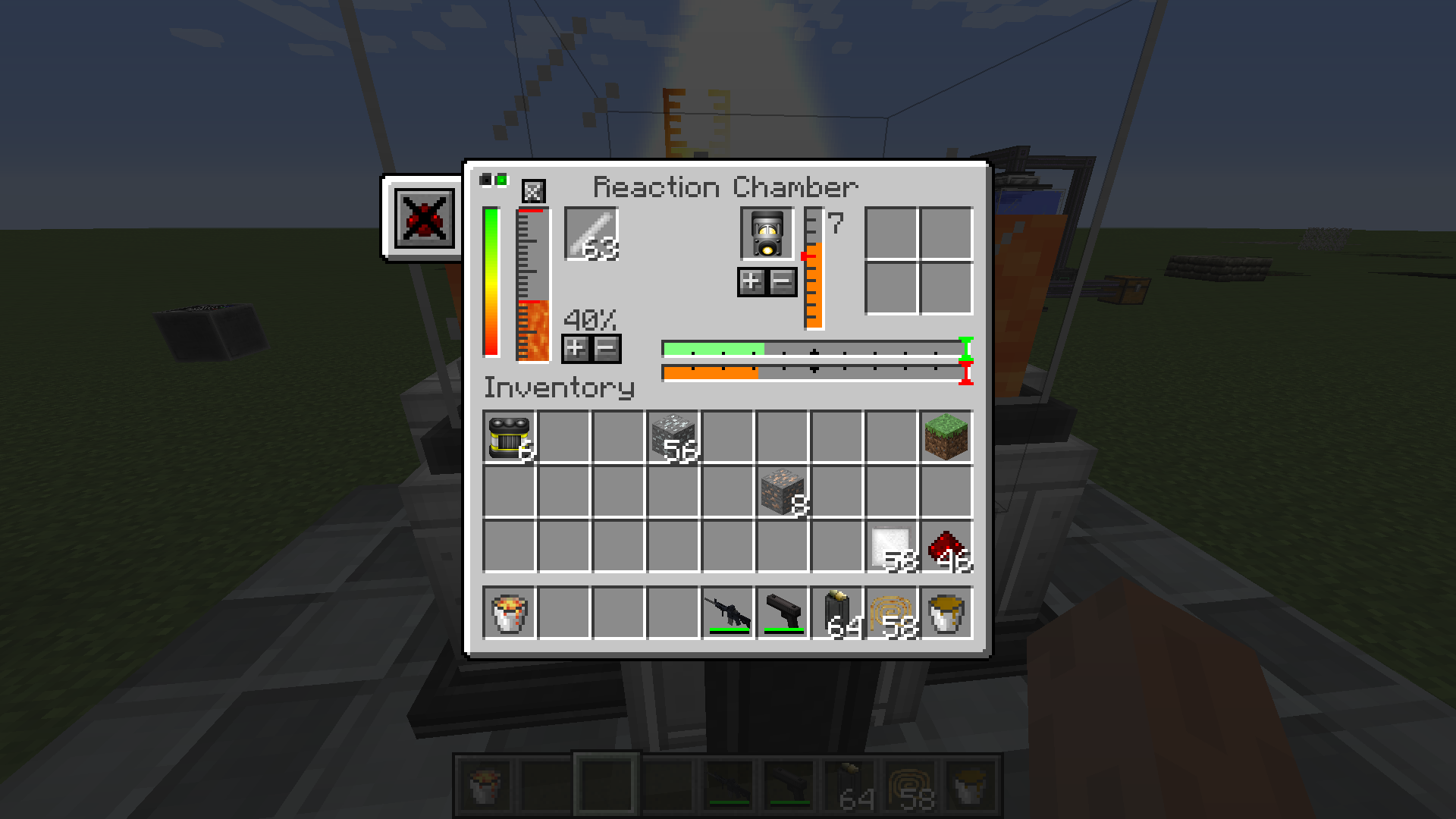Select the input slot holding 63 rods
The height and width of the screenshot is (819, 1456).
click(591, 234)
